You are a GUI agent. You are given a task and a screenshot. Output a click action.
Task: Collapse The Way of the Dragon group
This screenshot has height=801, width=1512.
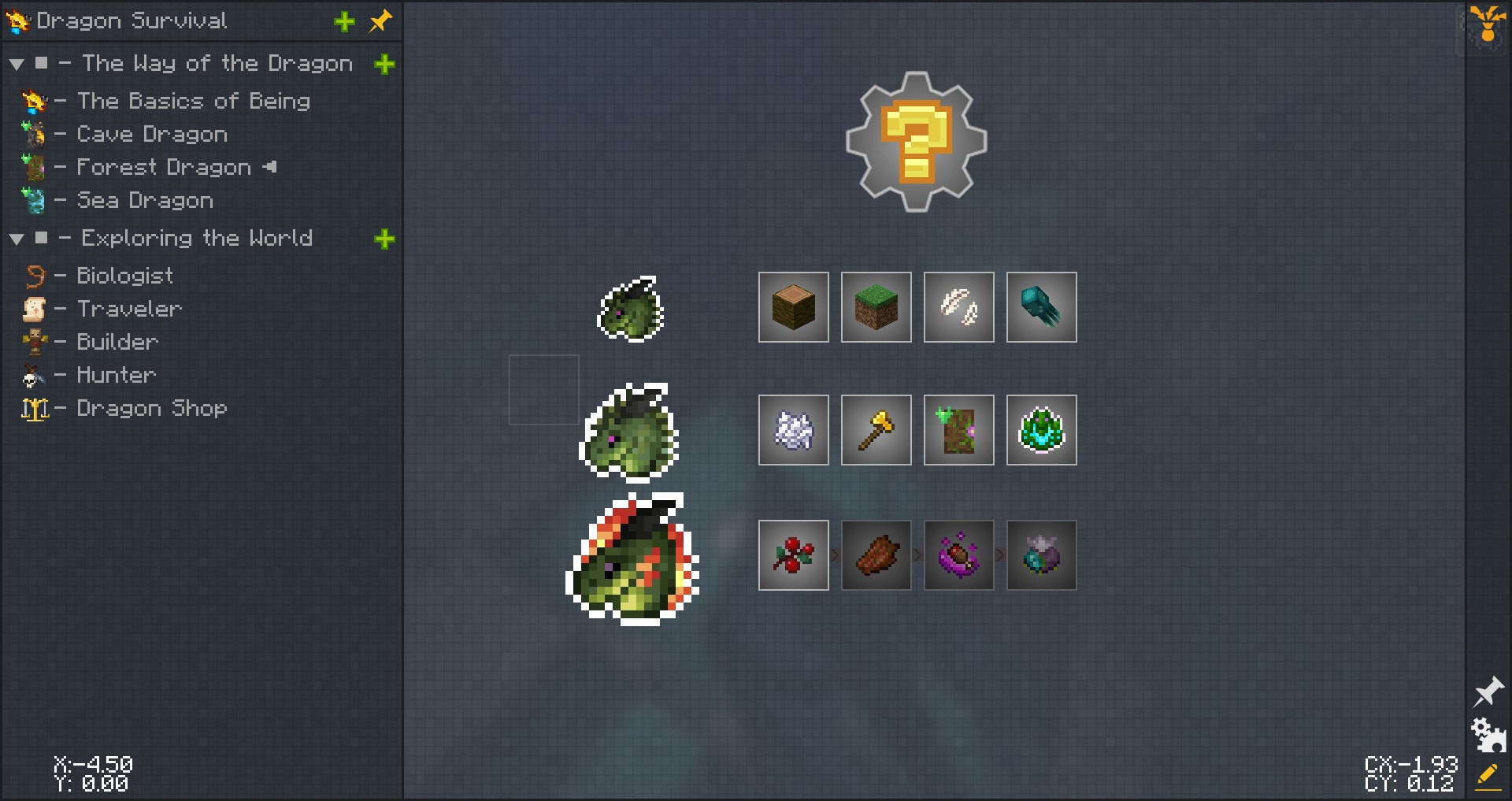(17, 65)
